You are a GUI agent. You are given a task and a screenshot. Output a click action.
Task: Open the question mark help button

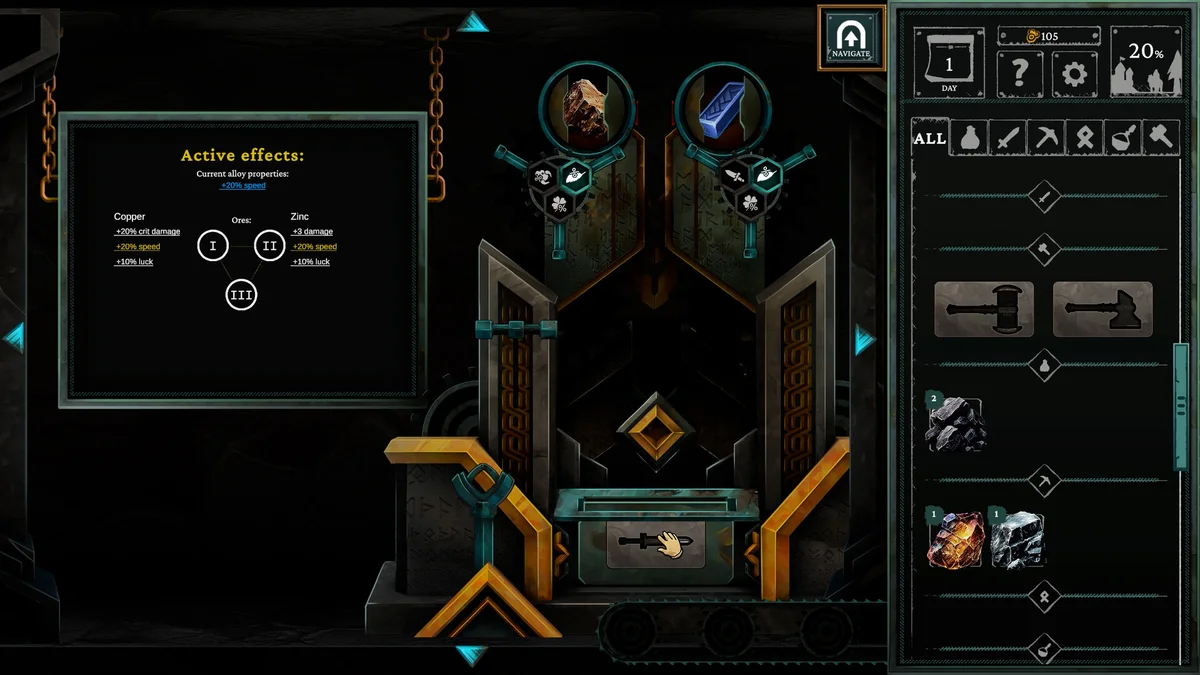click(x=1020, y=74)
